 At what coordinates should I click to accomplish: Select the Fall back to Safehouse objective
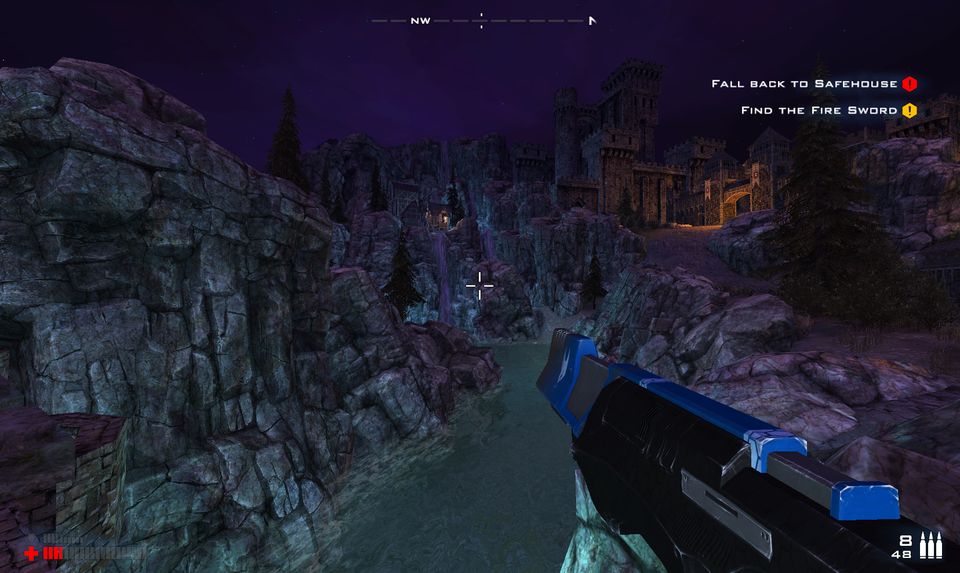point(804,84)
